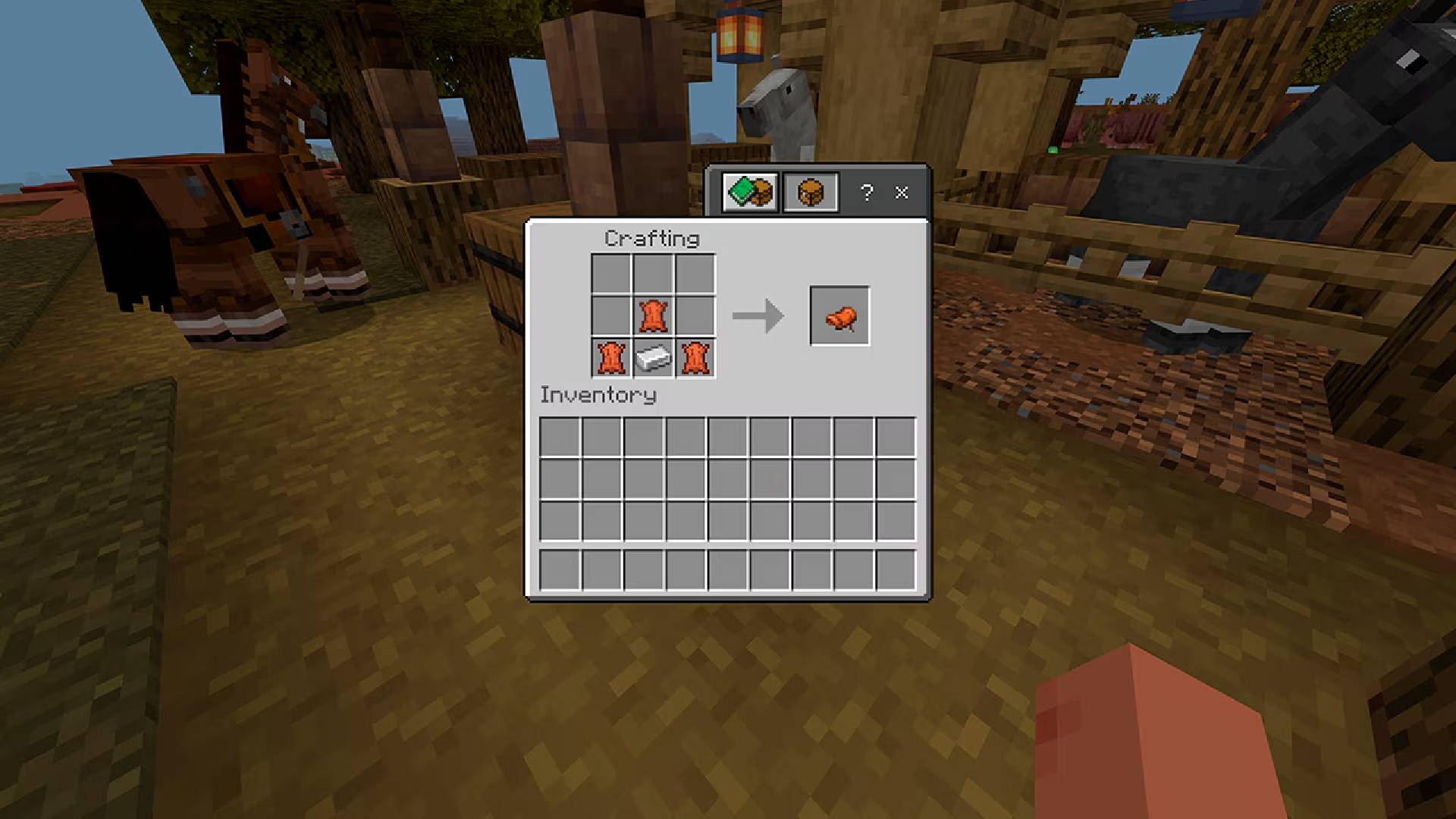Select the iron ingot in the crafting grid

(654, 359)
